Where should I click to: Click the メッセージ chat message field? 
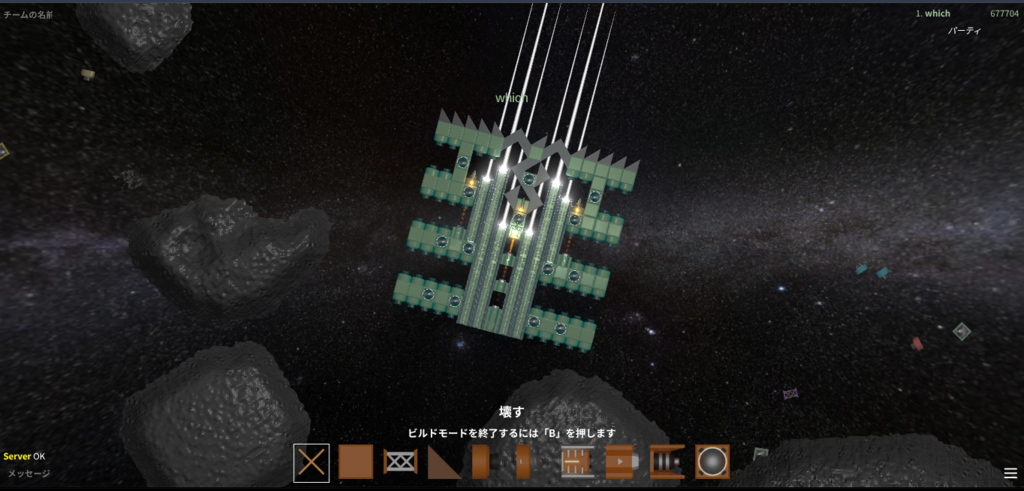[30, 474]
